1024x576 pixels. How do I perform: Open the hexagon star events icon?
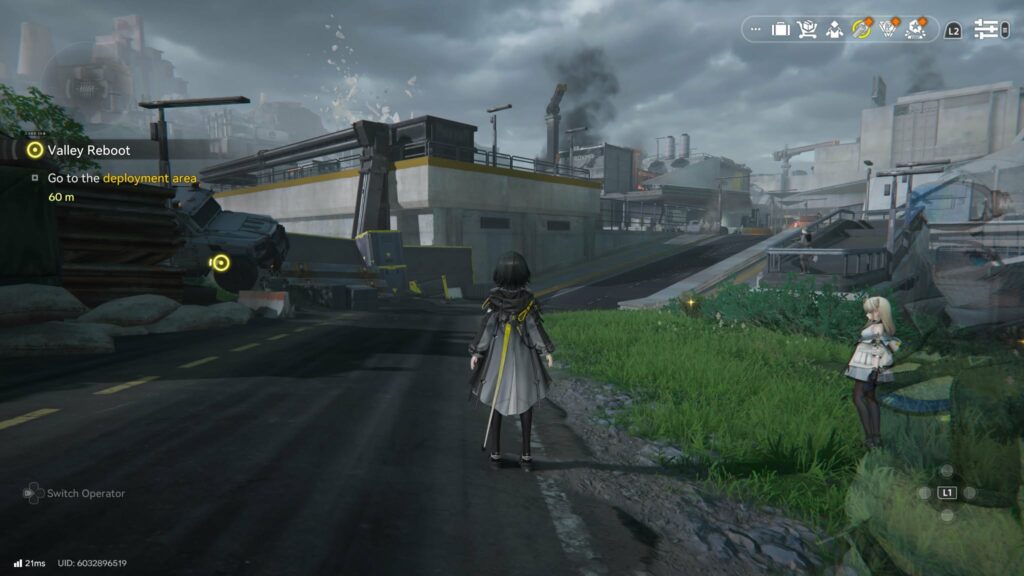914,30
